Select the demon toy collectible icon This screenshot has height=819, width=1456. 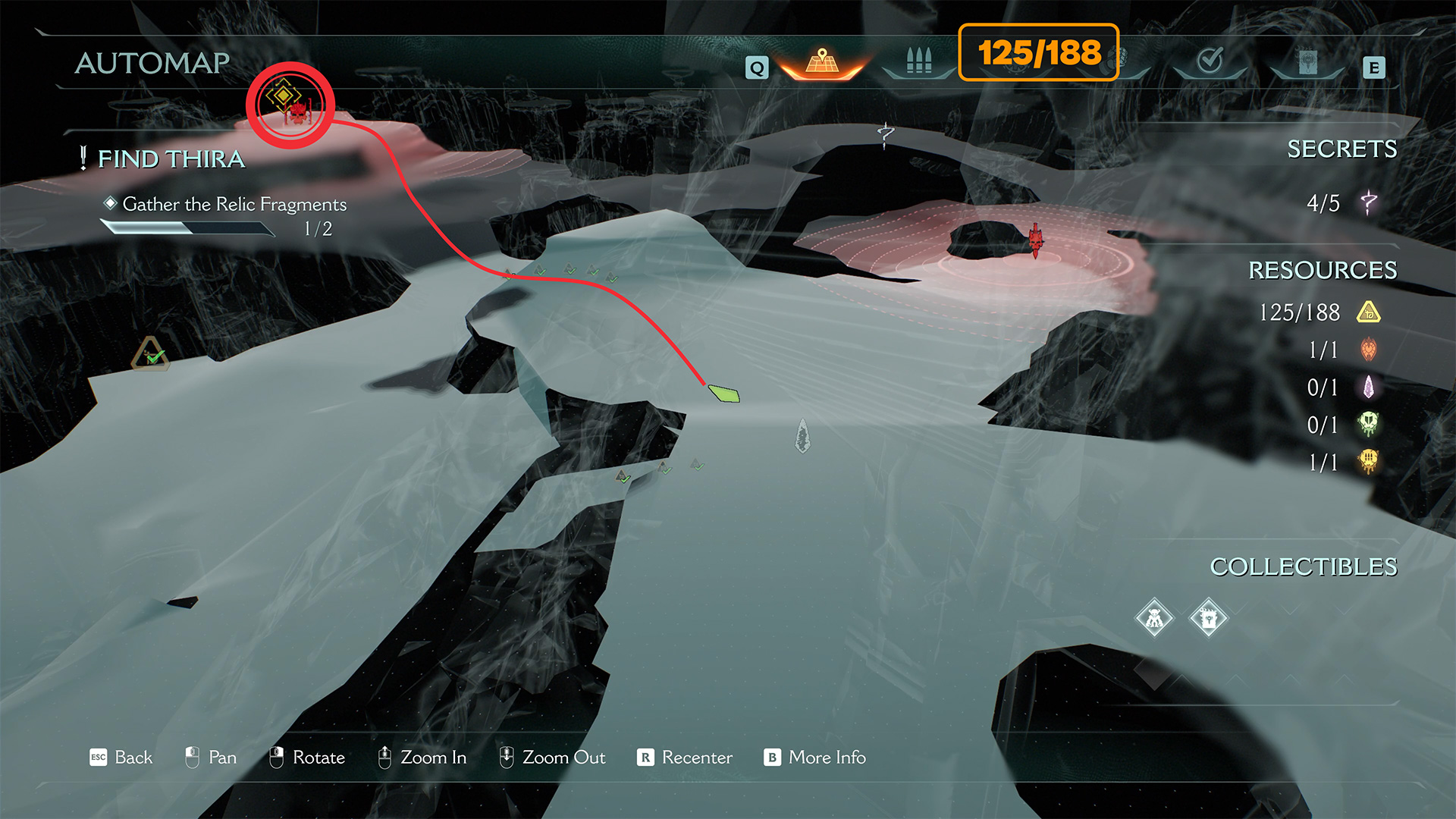pos(1154,619)
